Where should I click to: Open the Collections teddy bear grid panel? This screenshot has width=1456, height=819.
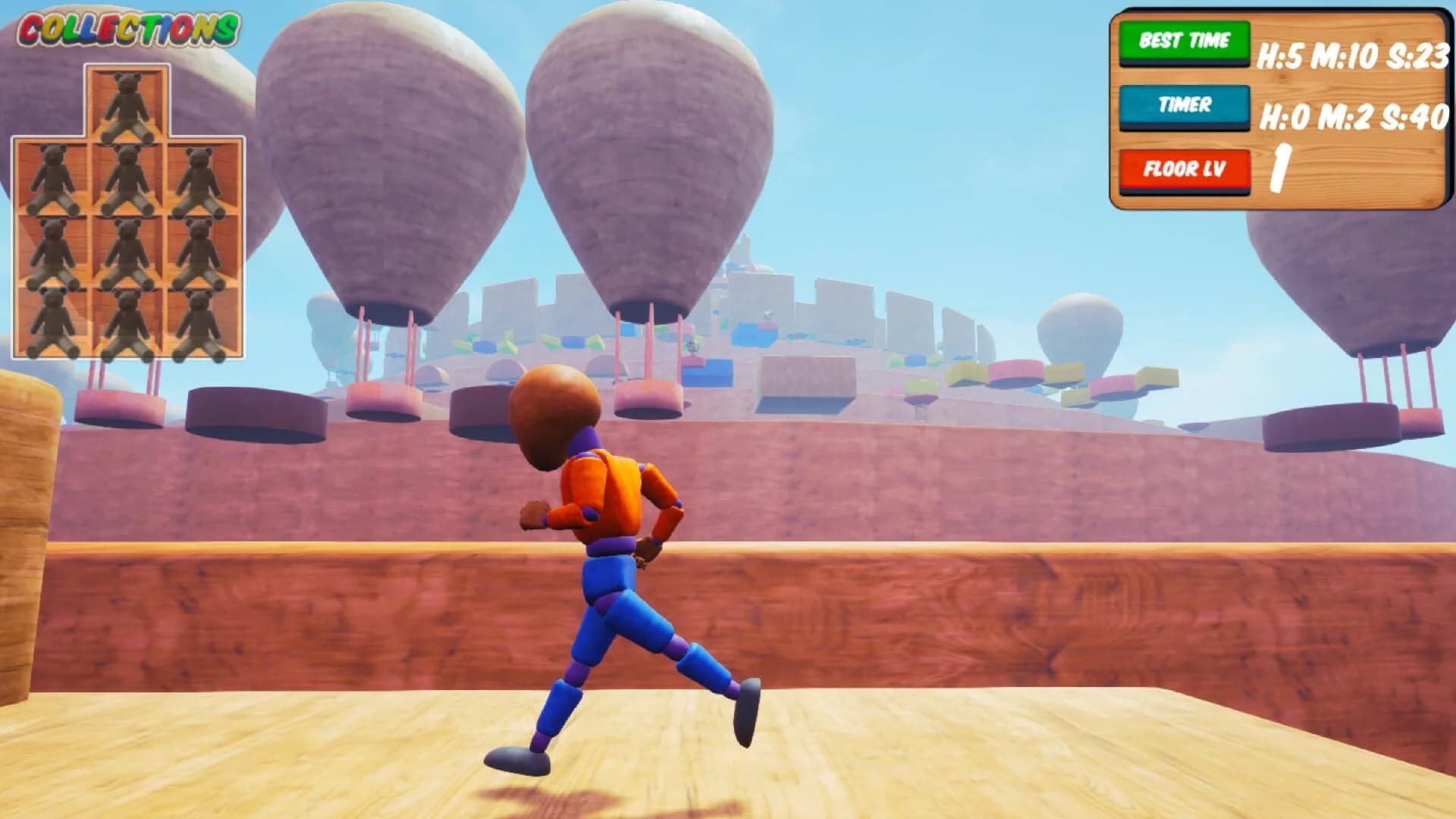point(129,212)
